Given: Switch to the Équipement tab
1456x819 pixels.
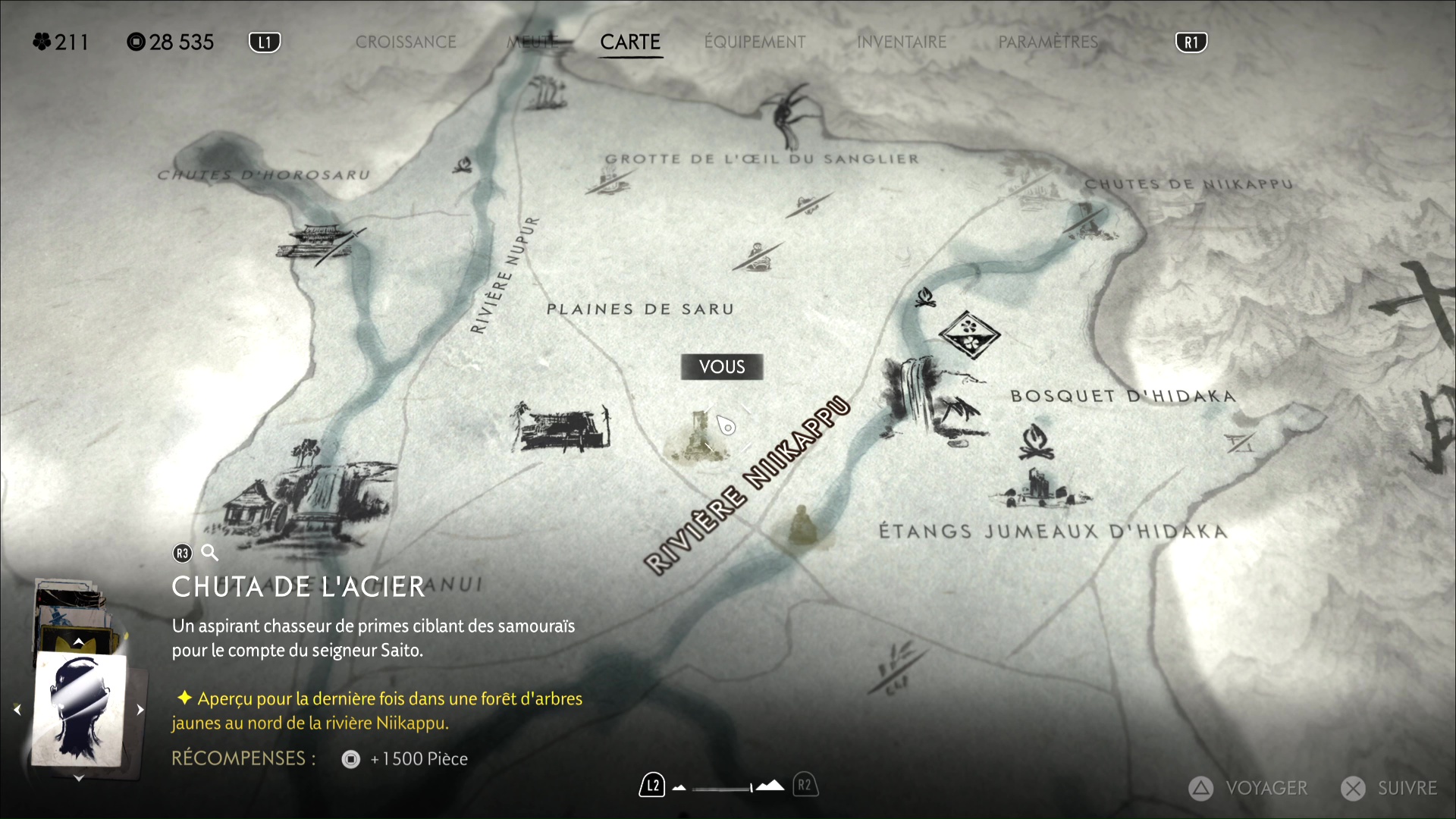Looking at the screenshot, I should 755,42.
